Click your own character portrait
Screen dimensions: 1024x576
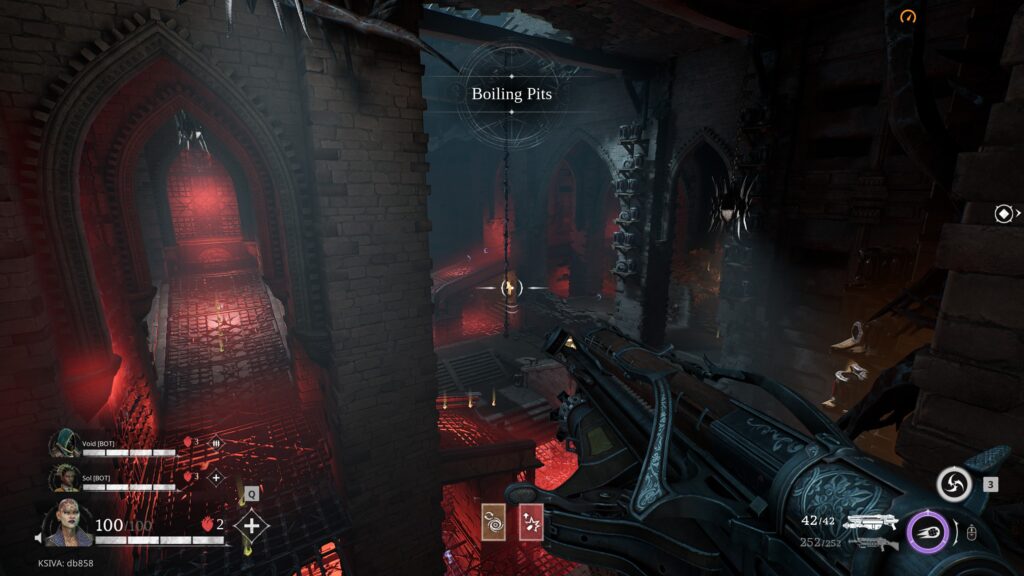click(68, 522)
